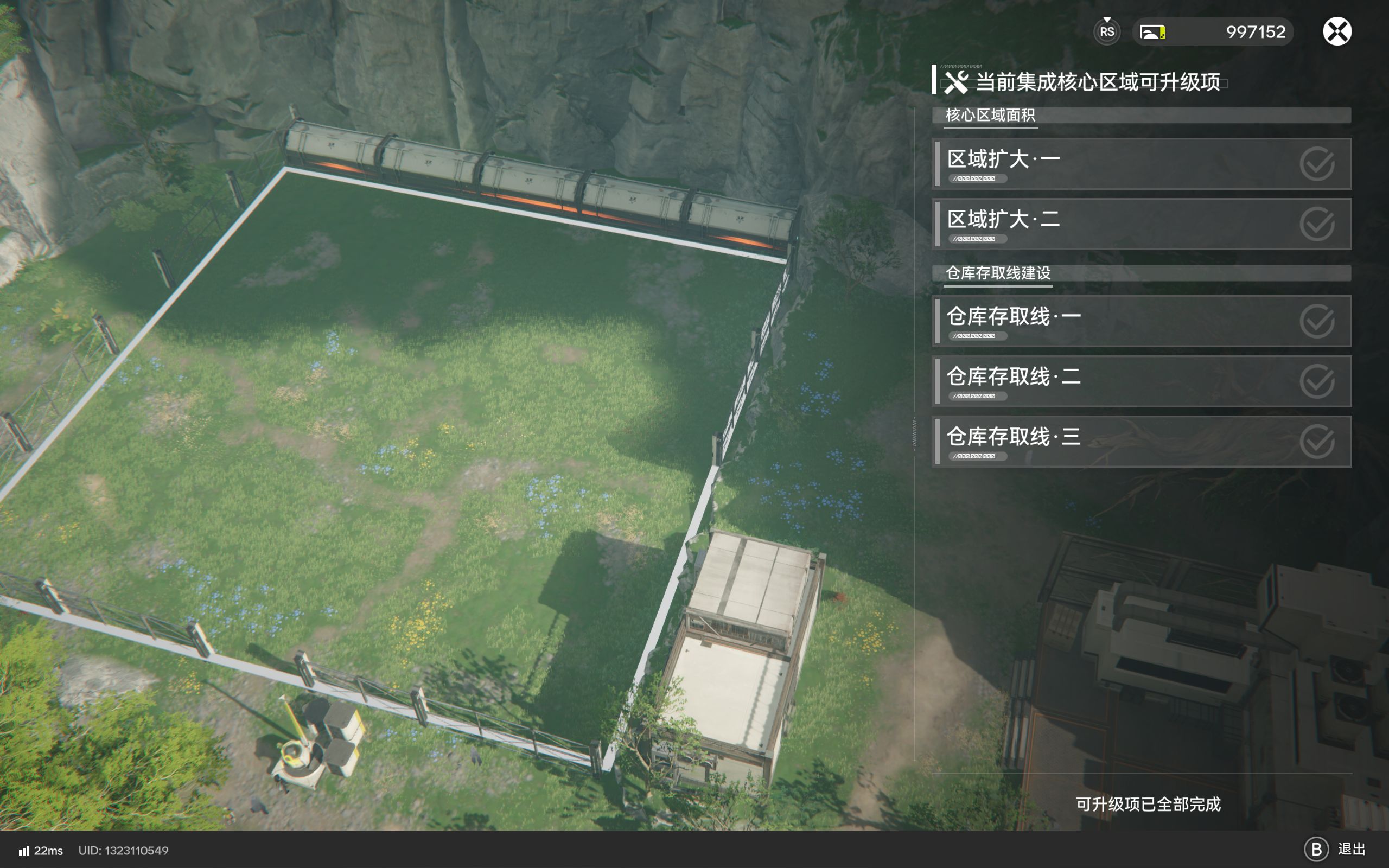Viewport: 1389px width, 868px height.
Task: Close the upgrade panel with the X button
Action: pyautogui.click(x=1337, y=31)
